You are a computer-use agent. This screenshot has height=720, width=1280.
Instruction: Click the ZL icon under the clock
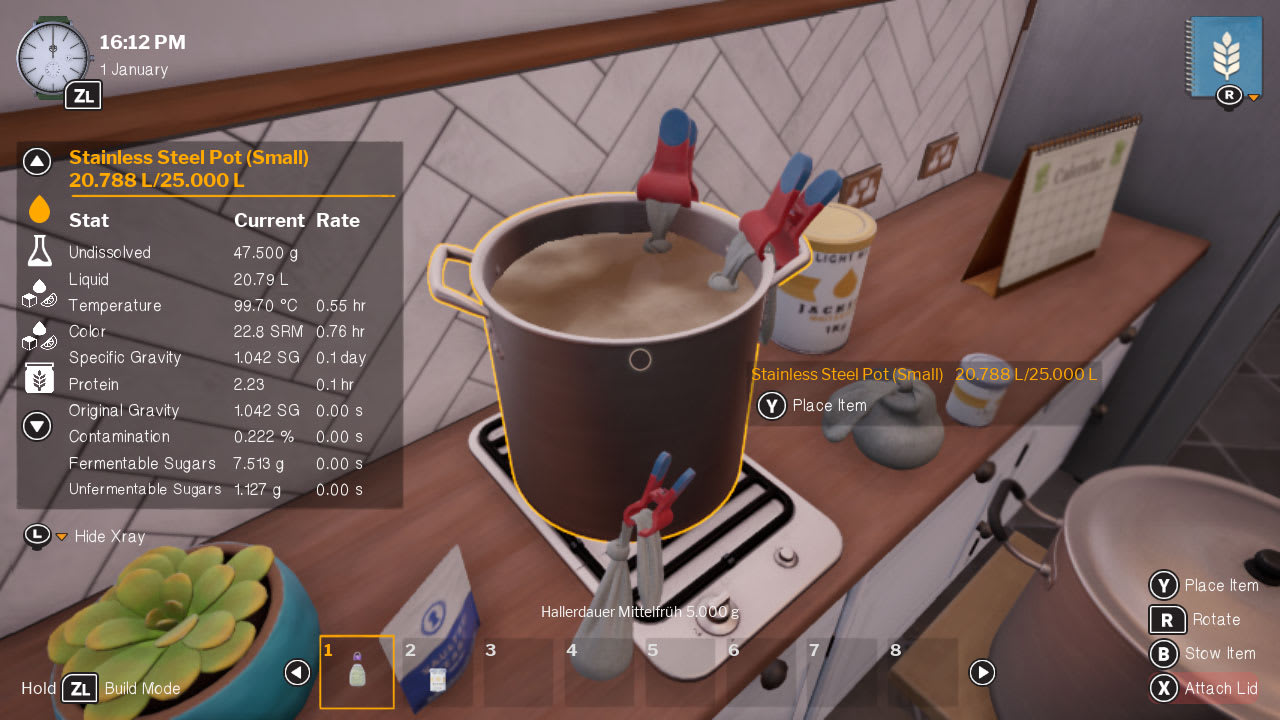83,95
